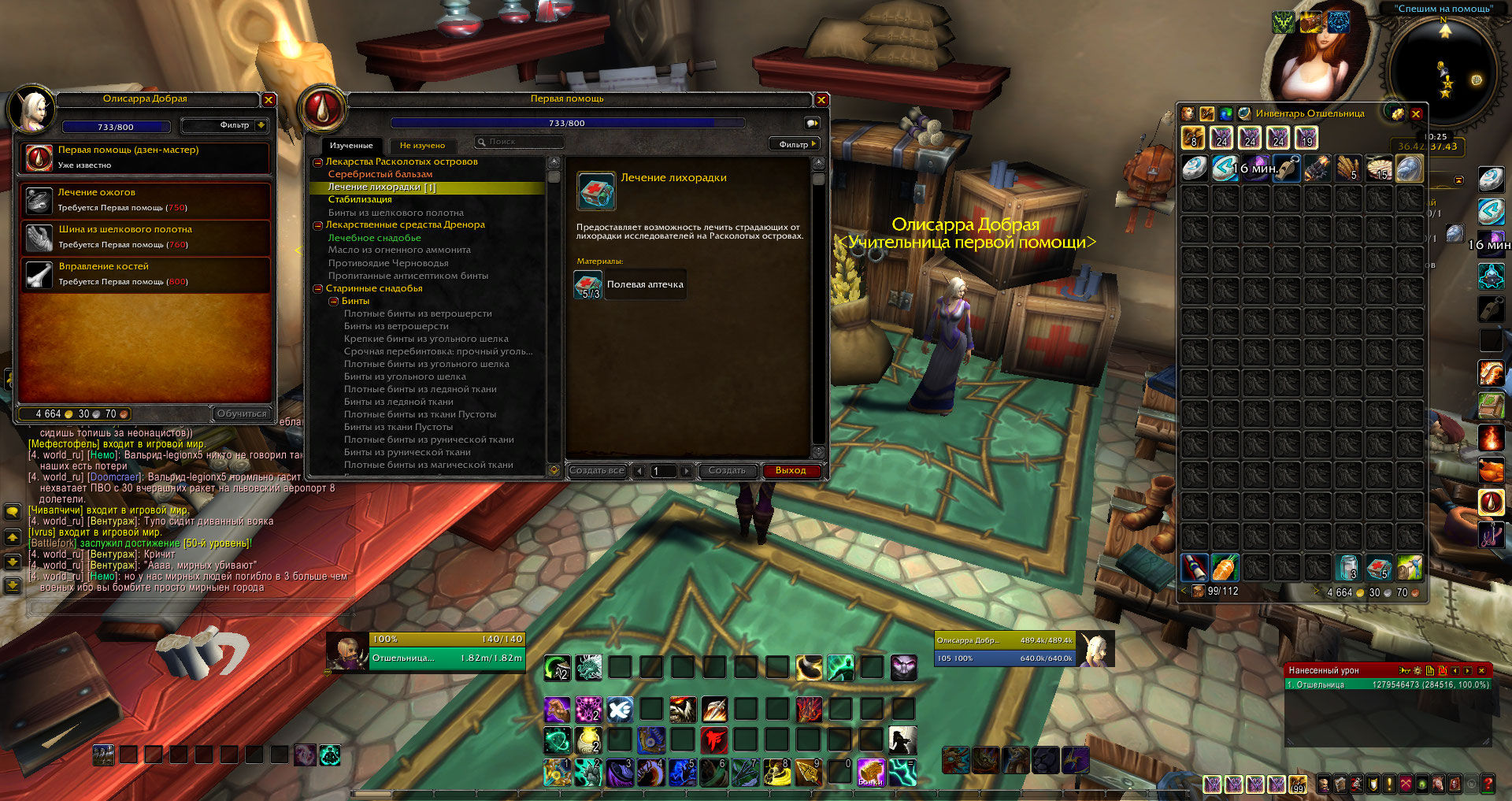1512x801 pixels.
Task: Collapse the Лекарства Расколотых островов category
Action: (318, 162)
